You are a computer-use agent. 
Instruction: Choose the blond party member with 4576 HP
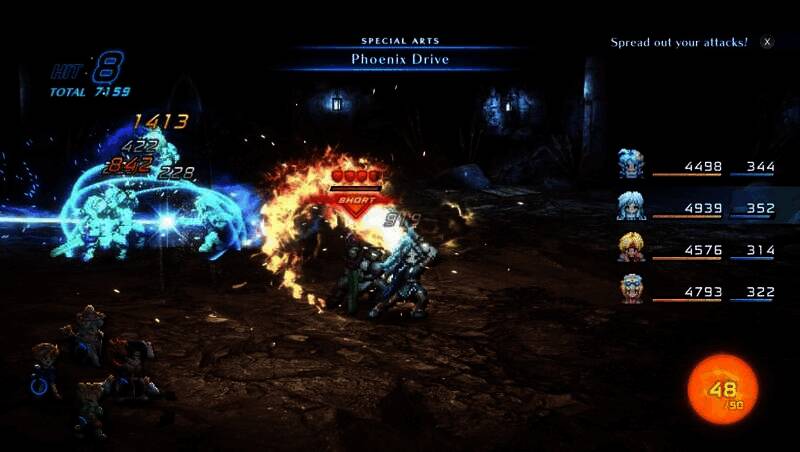point(631,246)
